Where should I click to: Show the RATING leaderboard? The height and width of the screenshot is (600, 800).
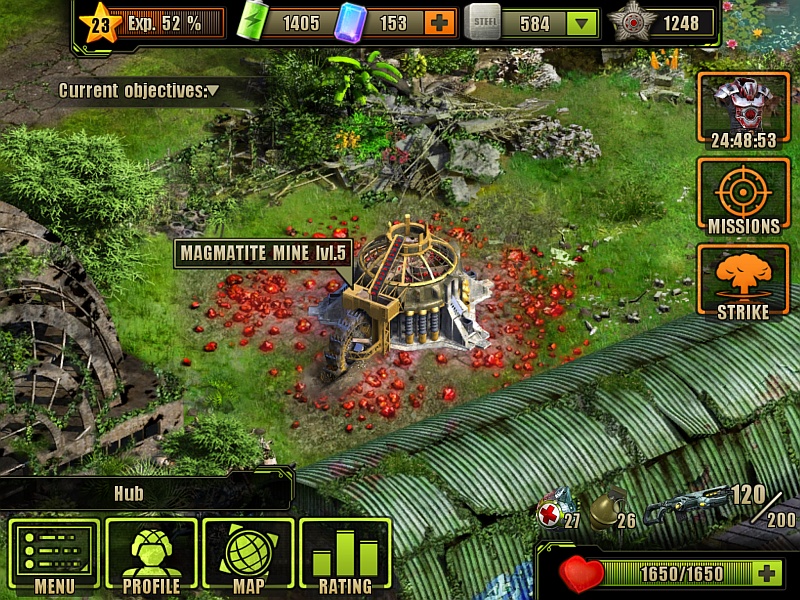[345, 555]
